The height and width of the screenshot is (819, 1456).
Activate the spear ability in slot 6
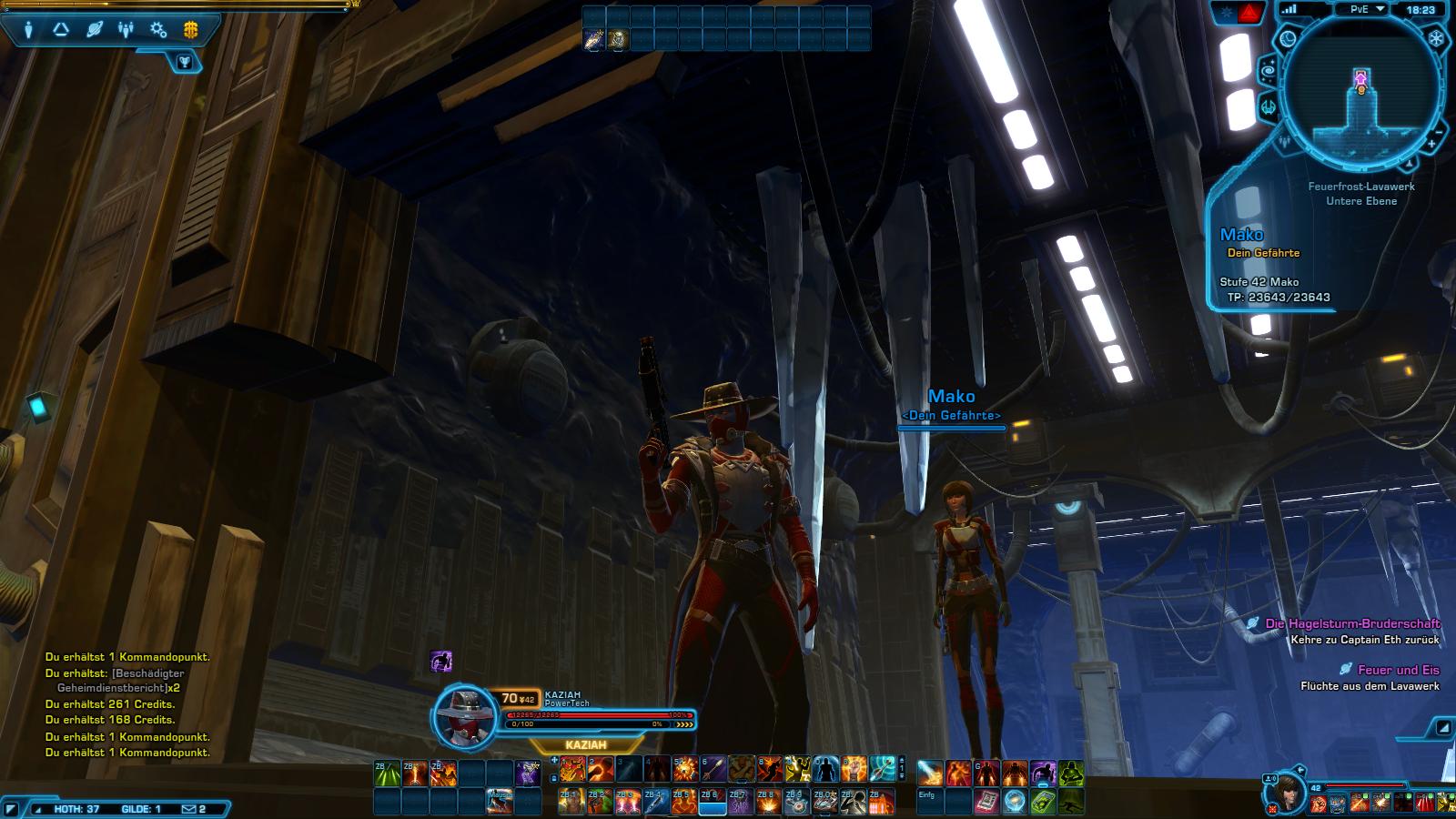point(713,771)
